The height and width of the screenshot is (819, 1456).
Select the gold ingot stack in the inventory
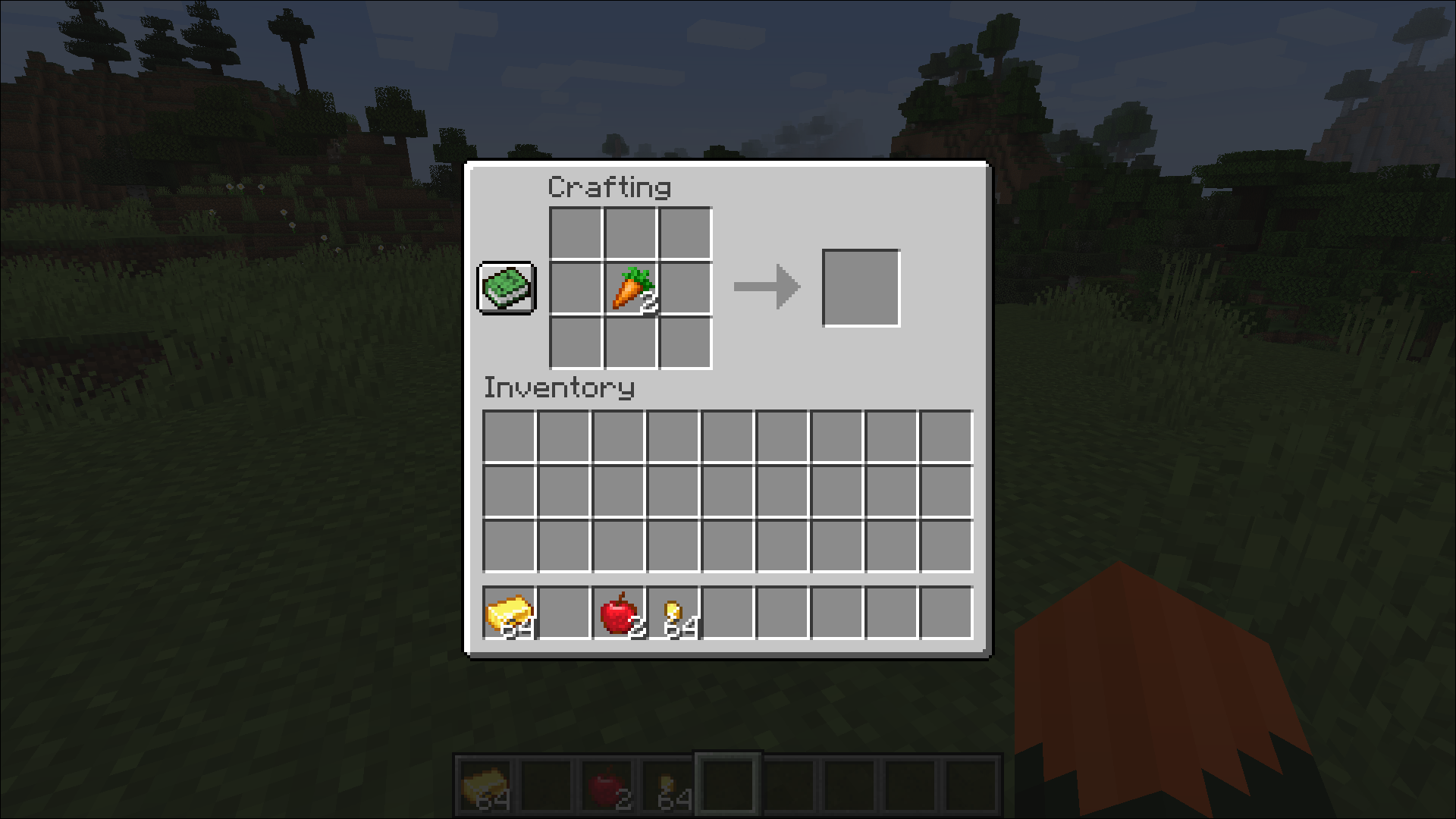[509, 613]
